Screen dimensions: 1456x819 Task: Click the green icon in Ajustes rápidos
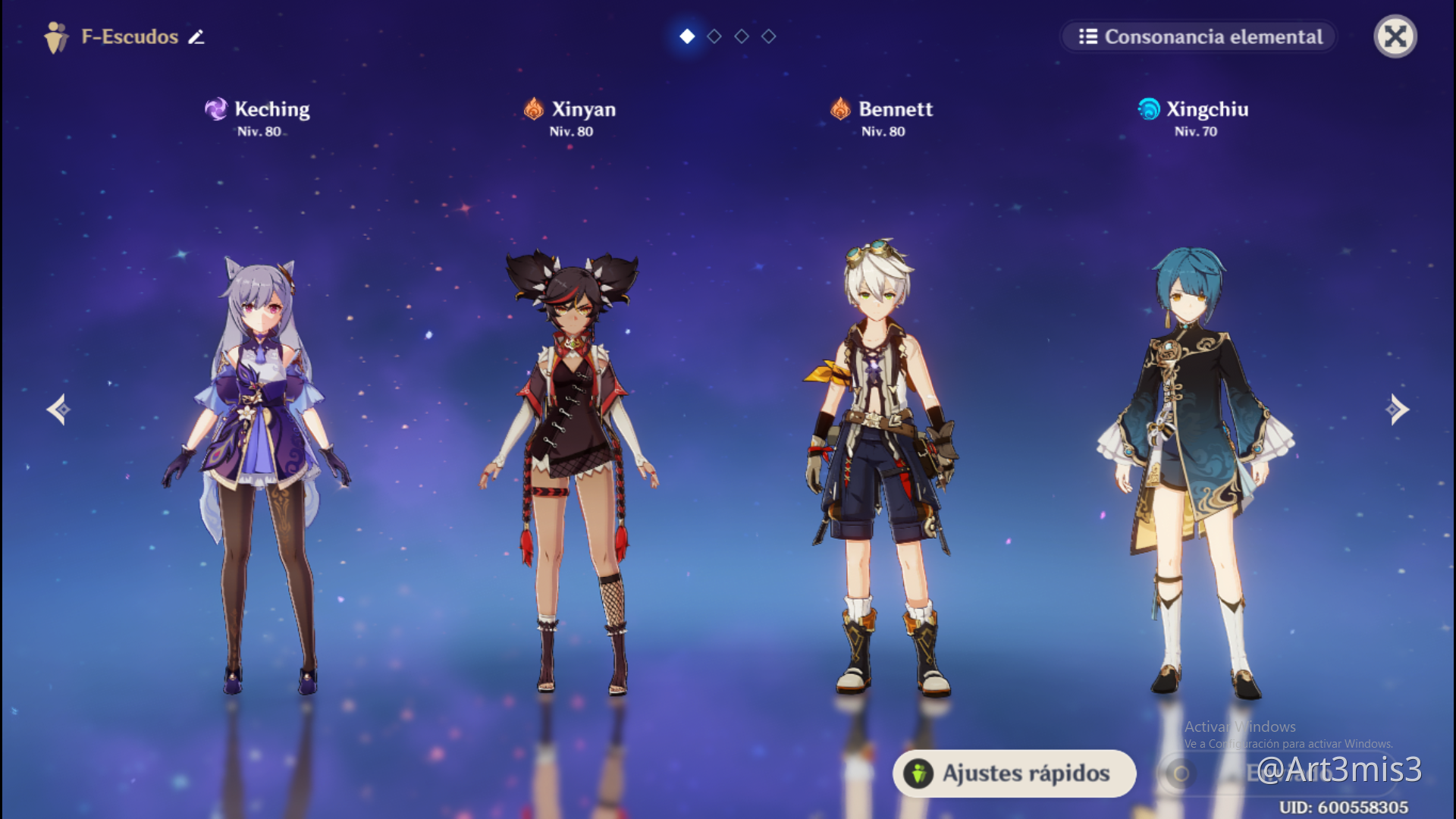pos(920,773)
